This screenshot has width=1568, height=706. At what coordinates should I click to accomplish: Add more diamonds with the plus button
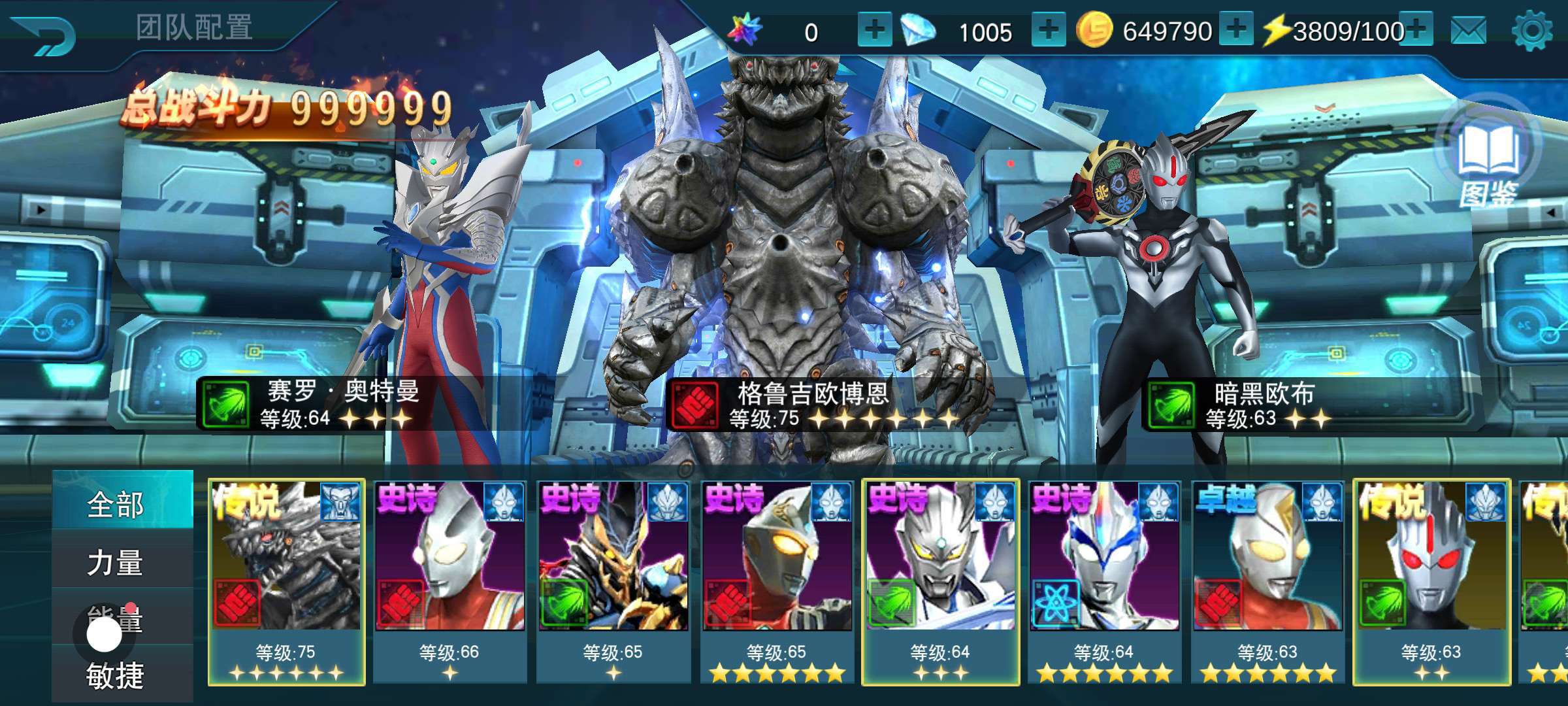click(1048, 30)
